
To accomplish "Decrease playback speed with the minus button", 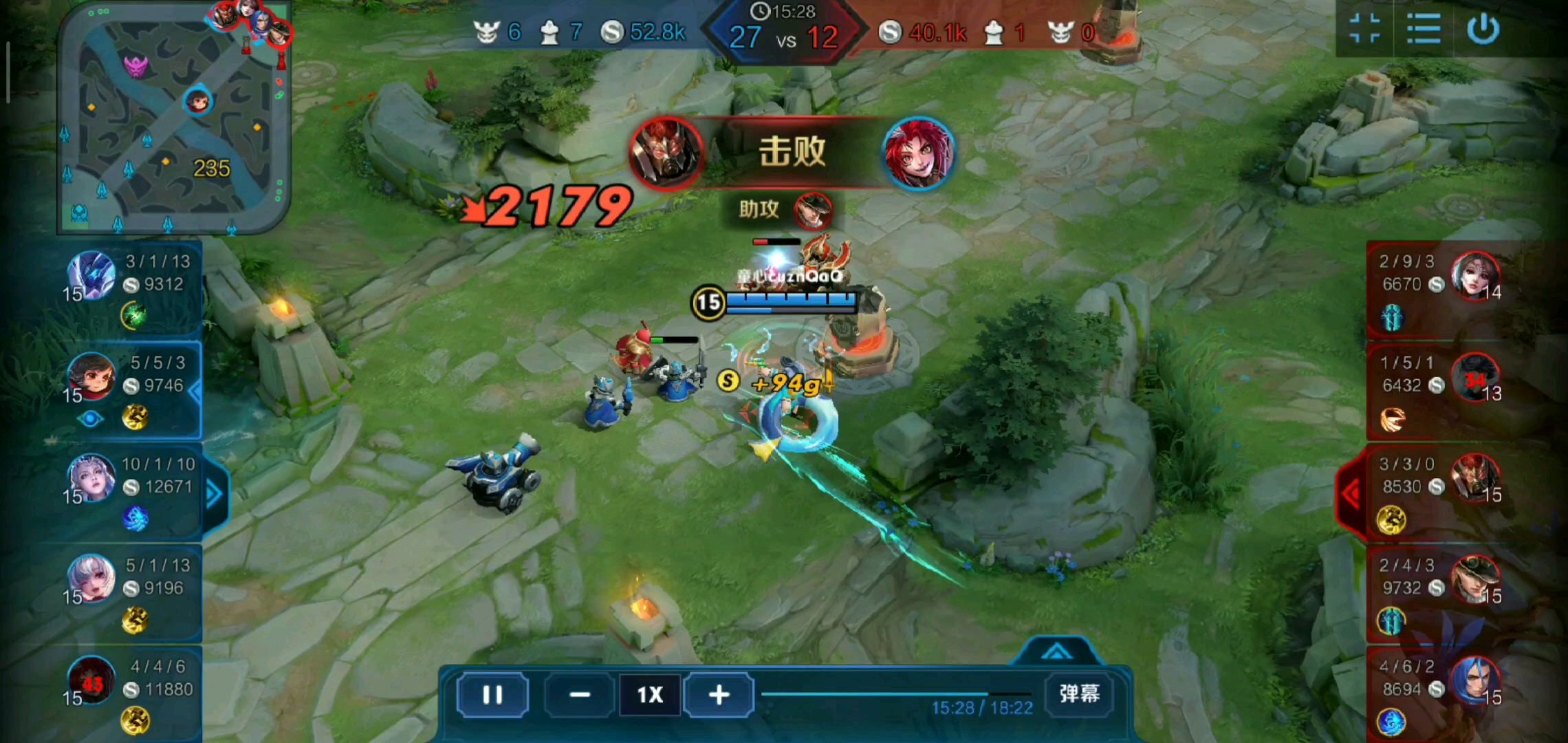I will [580, 695].
